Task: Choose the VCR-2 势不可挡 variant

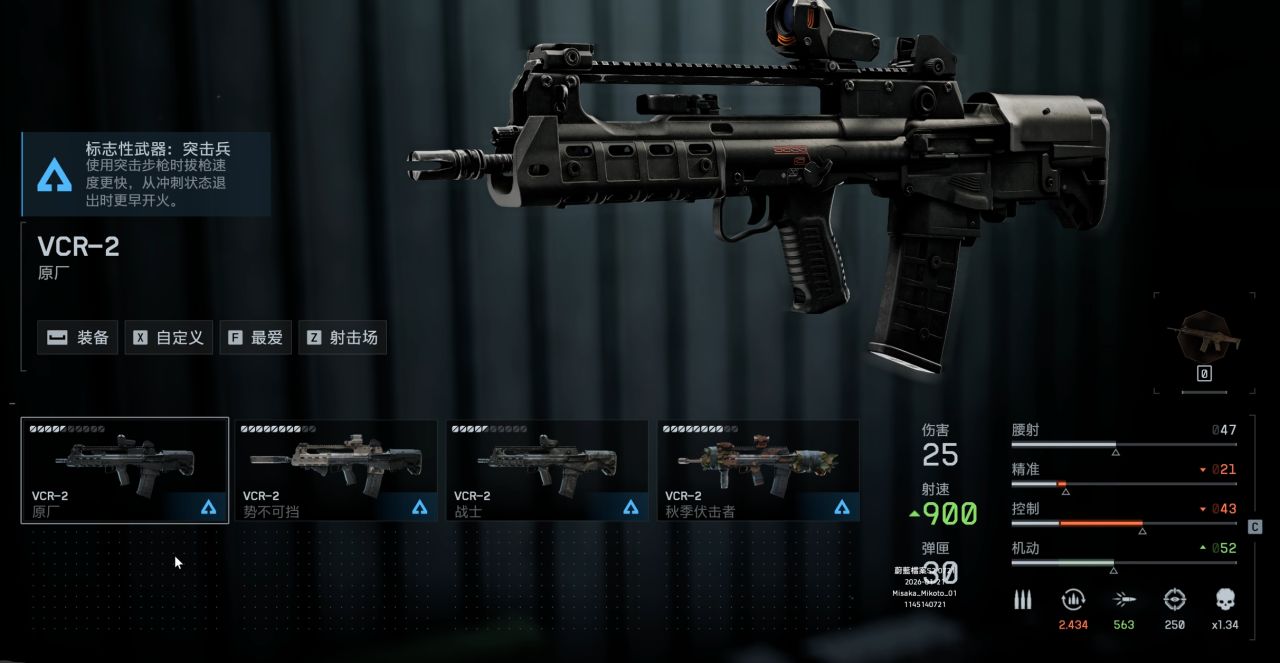Action: [336, 470]
